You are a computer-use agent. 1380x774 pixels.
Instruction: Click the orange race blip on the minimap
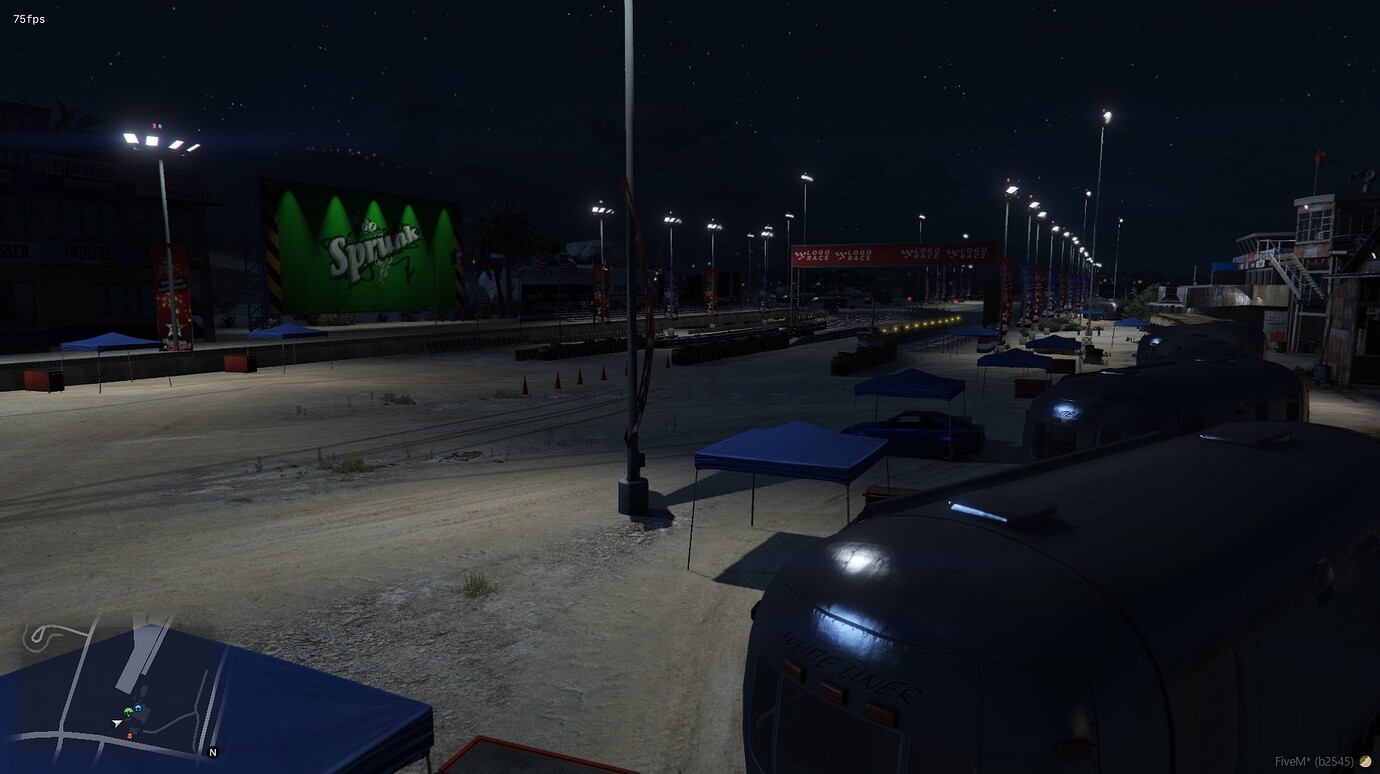click(x=130, y=735)
